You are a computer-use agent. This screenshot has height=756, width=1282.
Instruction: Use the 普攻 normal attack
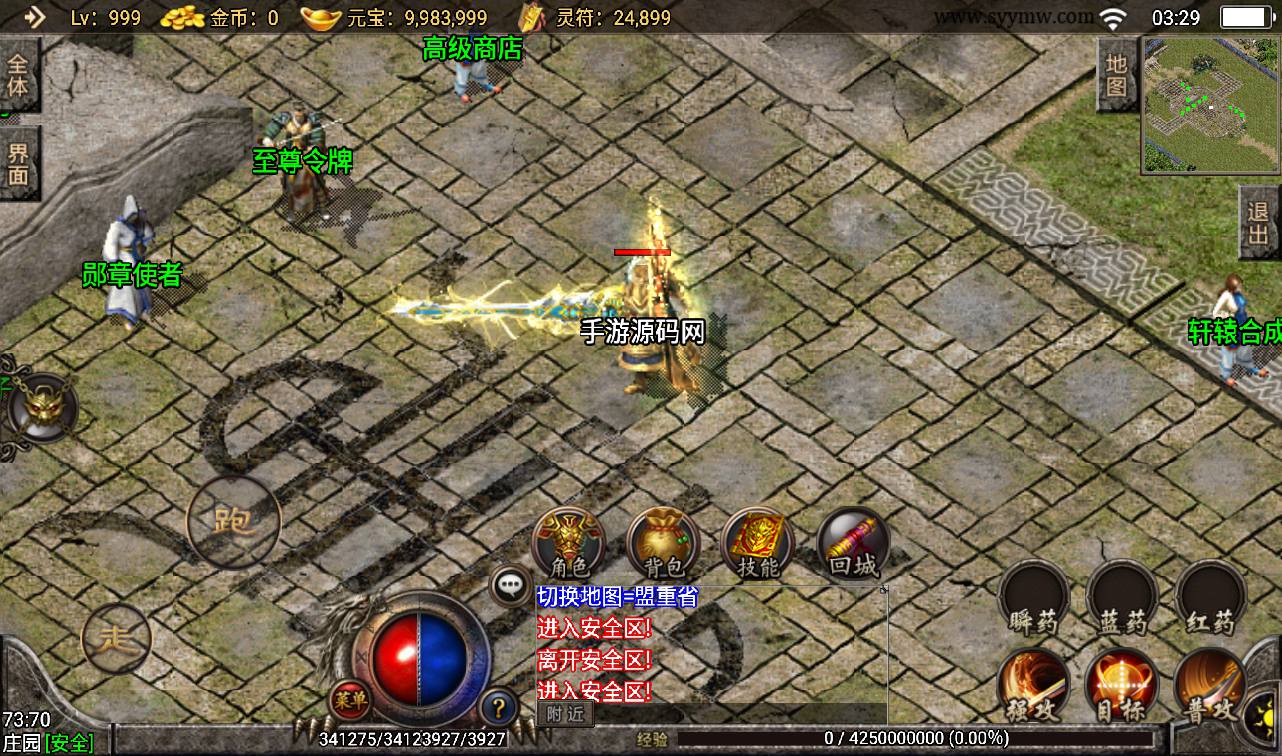pos(1210,686)
